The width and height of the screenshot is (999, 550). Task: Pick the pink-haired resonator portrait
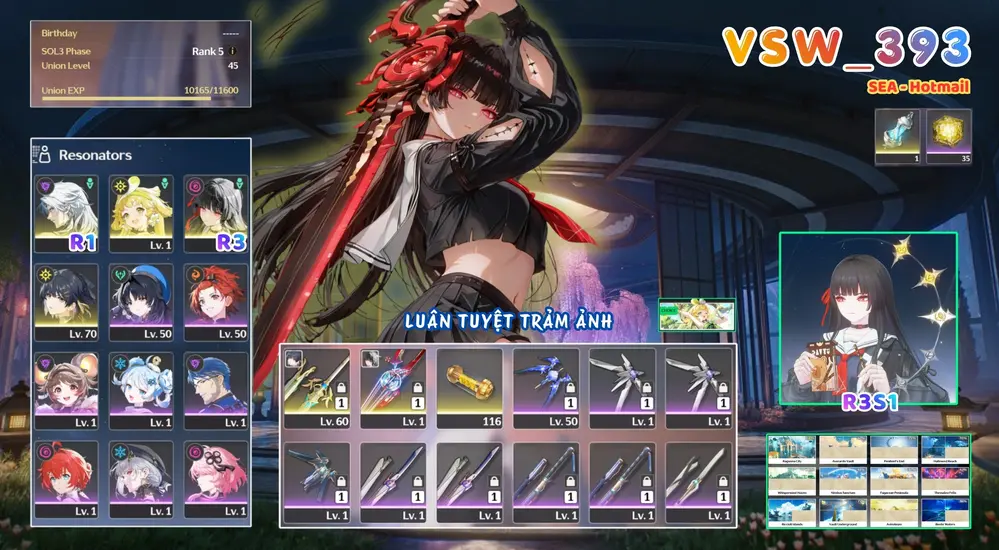214,477
